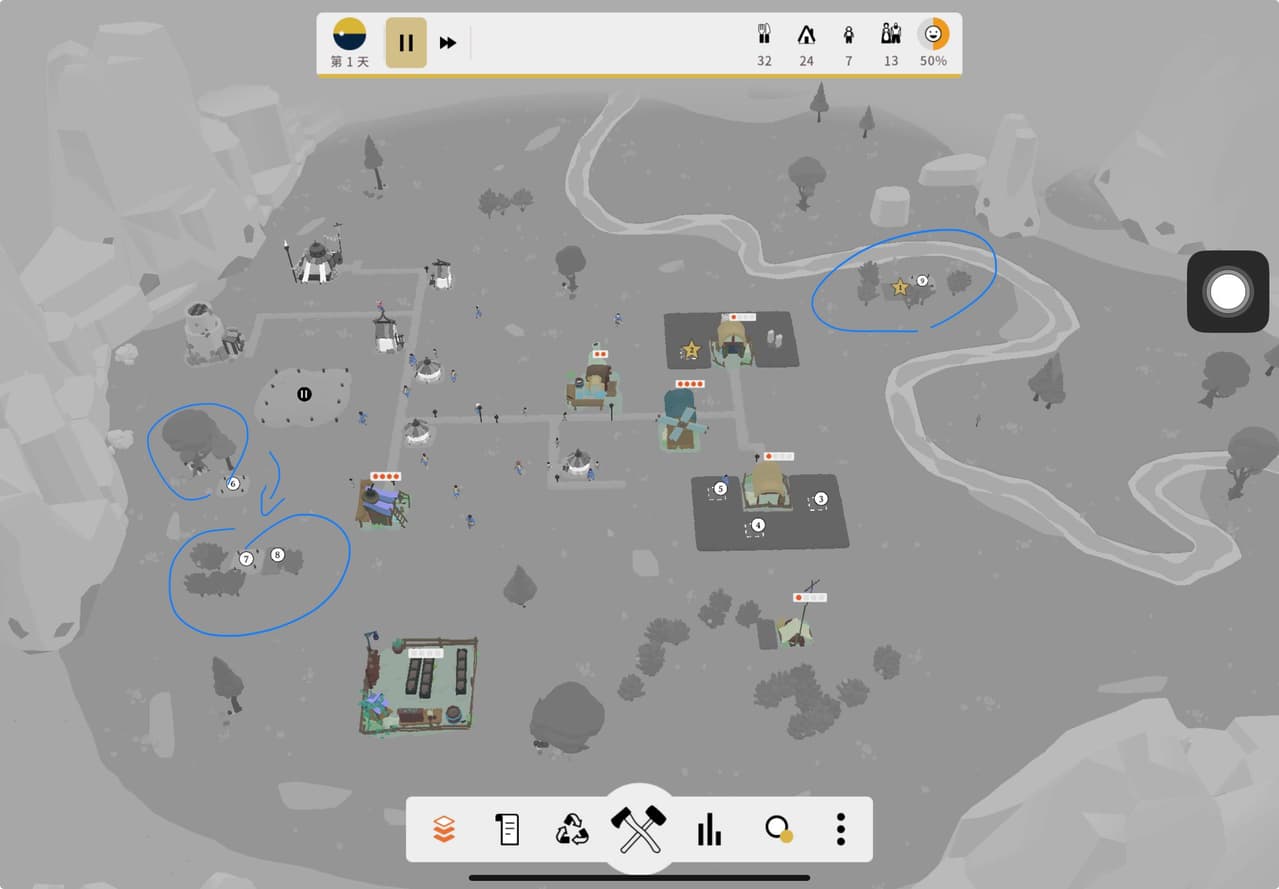This screenshot has height=889, width=1279.
Task: Speed up time with fast-forward button
Action: tap(448, 43)
